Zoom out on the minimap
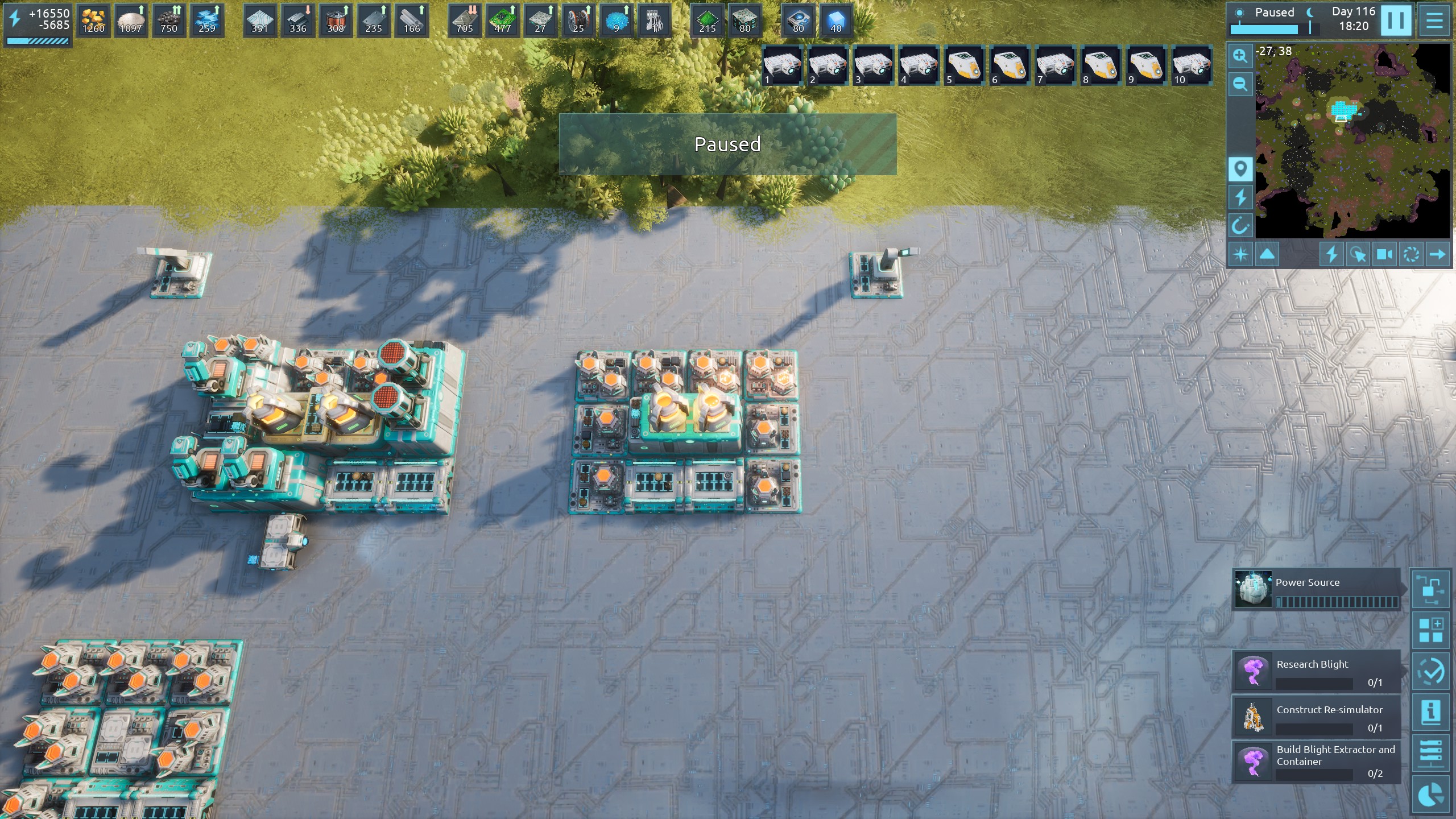1456x819 pixels. tap(1240, 85)
